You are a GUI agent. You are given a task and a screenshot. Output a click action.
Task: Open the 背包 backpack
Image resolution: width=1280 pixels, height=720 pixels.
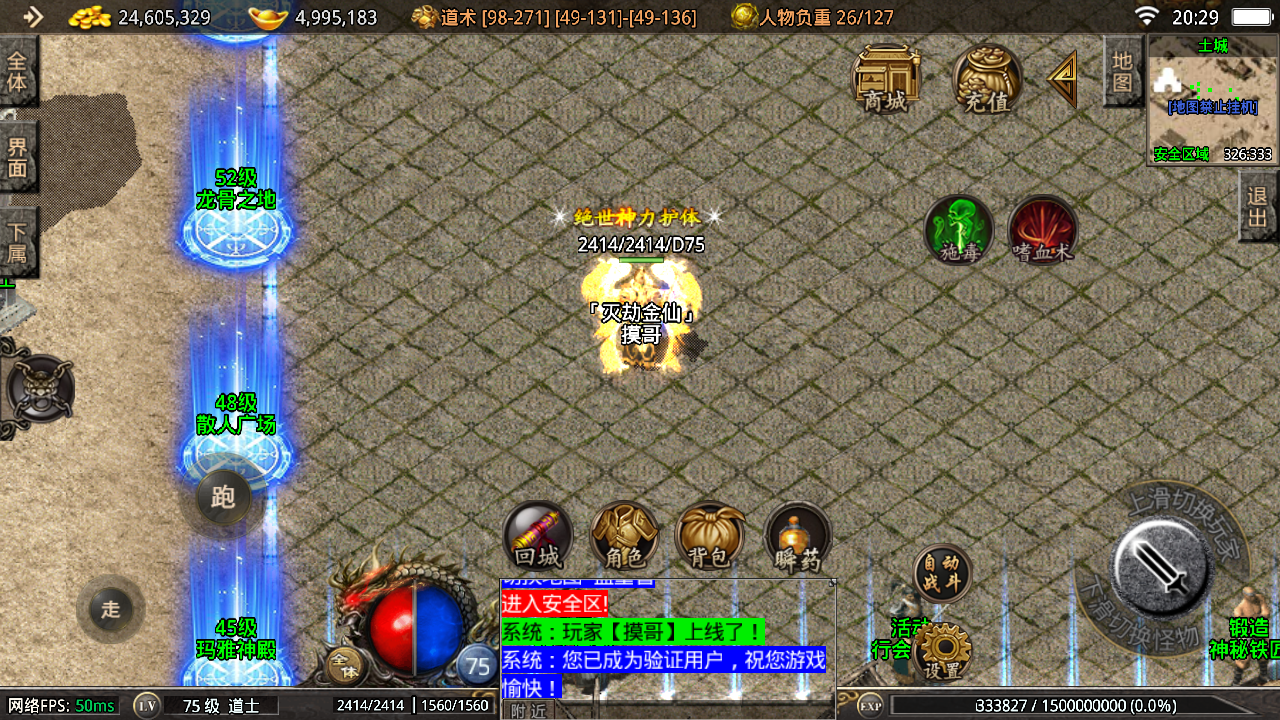[x=710, y=536]
